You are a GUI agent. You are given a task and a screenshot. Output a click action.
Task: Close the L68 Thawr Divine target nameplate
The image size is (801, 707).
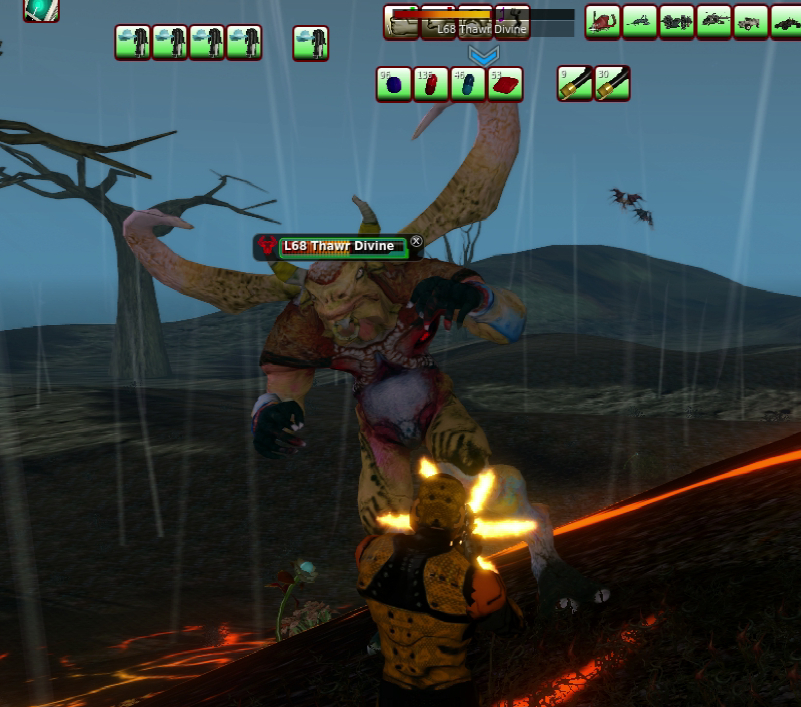click(x=417, y=241)
